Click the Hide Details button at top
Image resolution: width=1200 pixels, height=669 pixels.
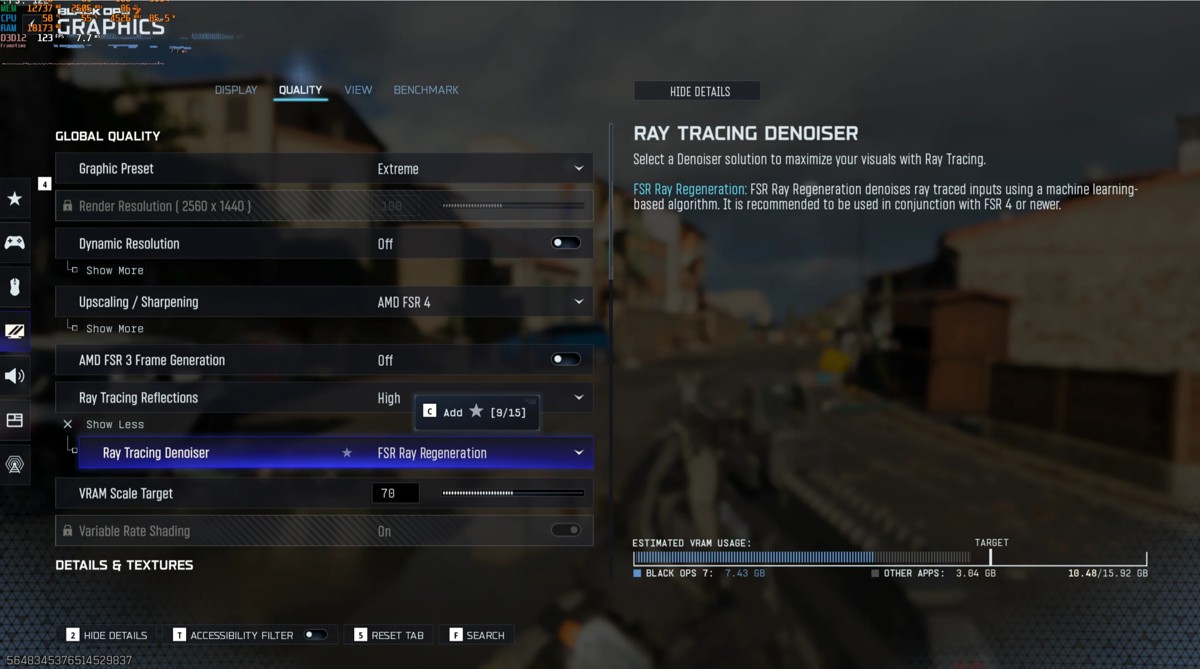pyautogui.click(x=698, y=91)
